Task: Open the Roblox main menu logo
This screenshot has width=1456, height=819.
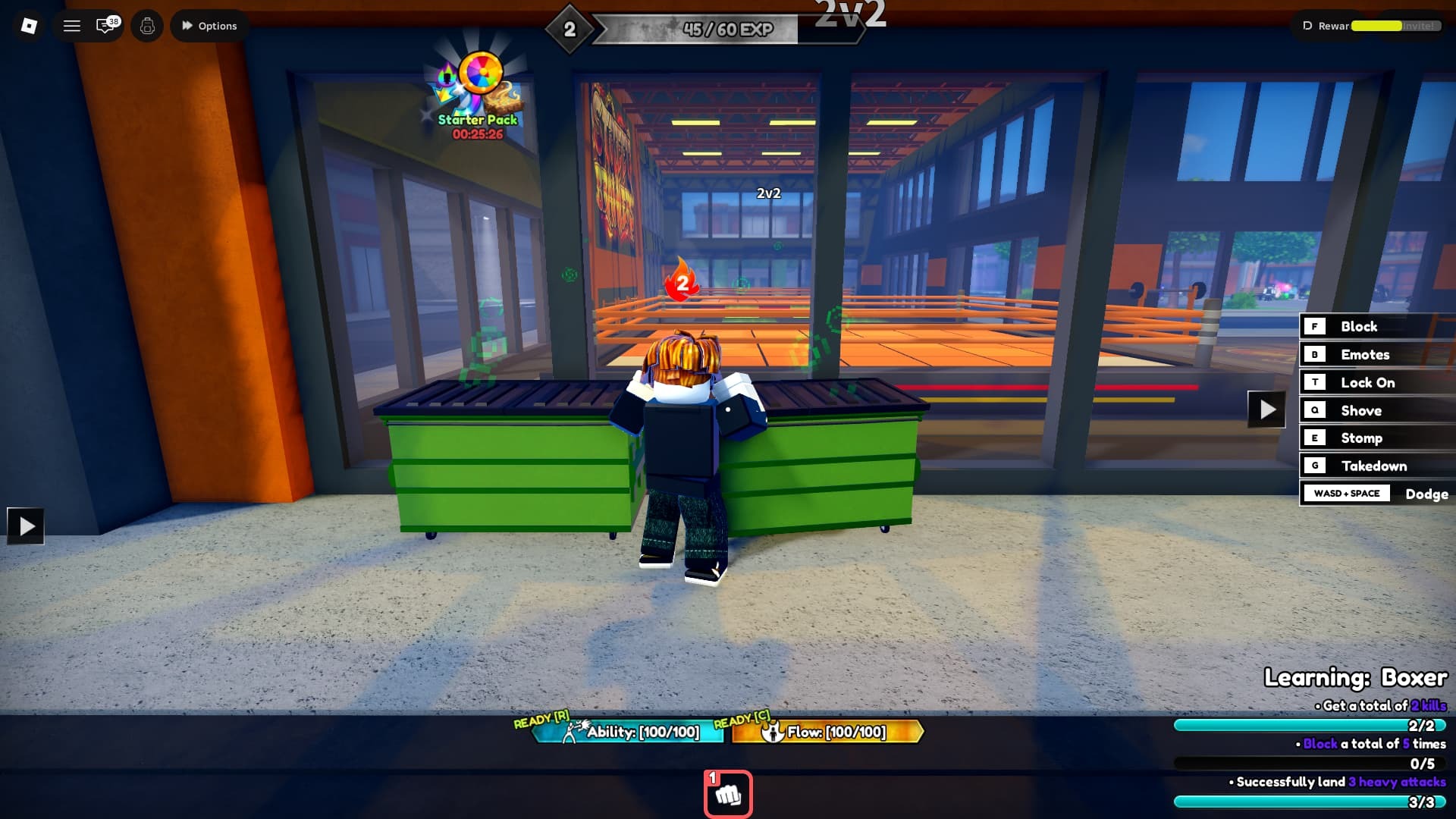Action: click(28, 25)
